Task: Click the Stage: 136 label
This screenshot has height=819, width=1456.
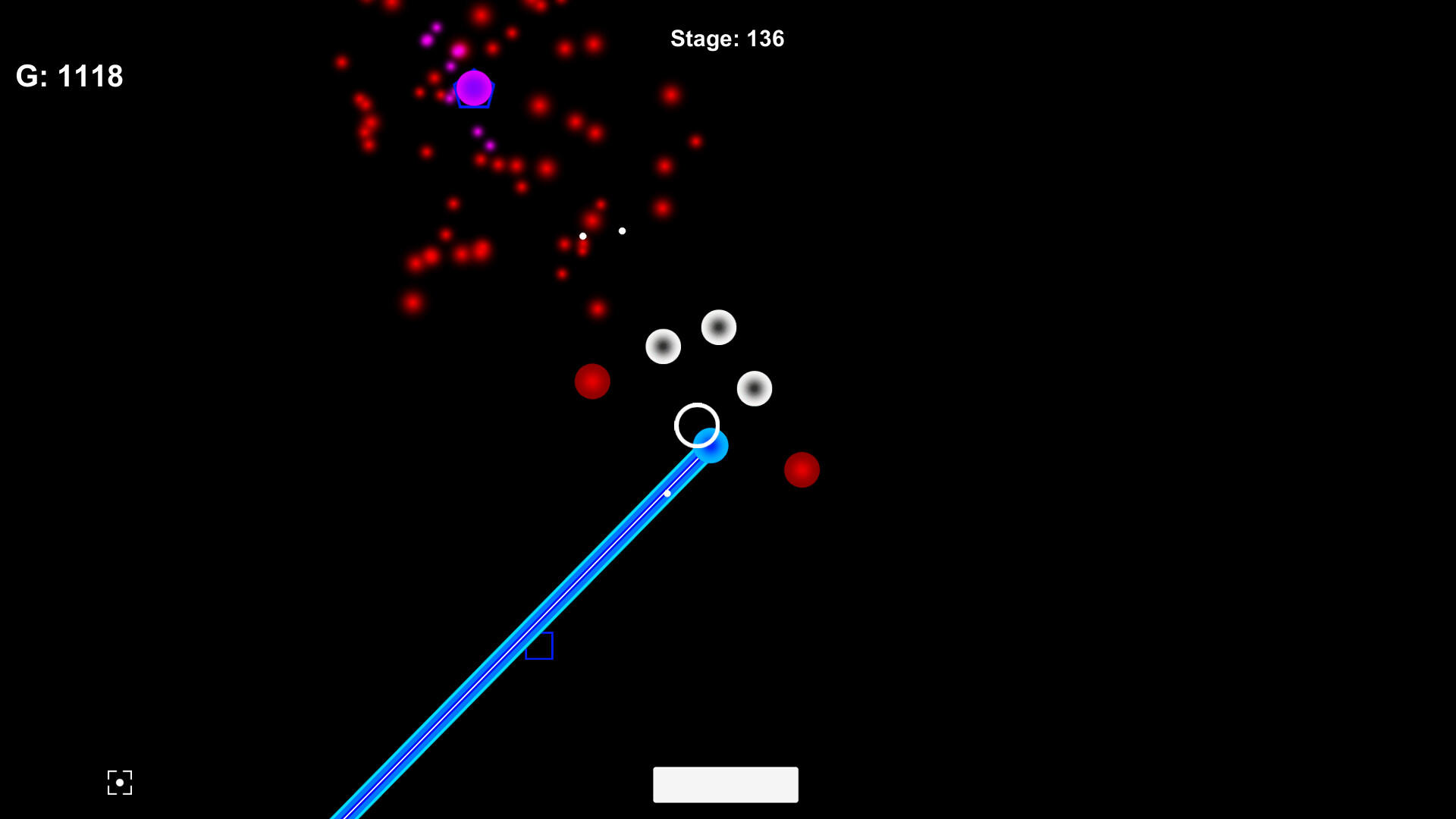Action: 727,39
